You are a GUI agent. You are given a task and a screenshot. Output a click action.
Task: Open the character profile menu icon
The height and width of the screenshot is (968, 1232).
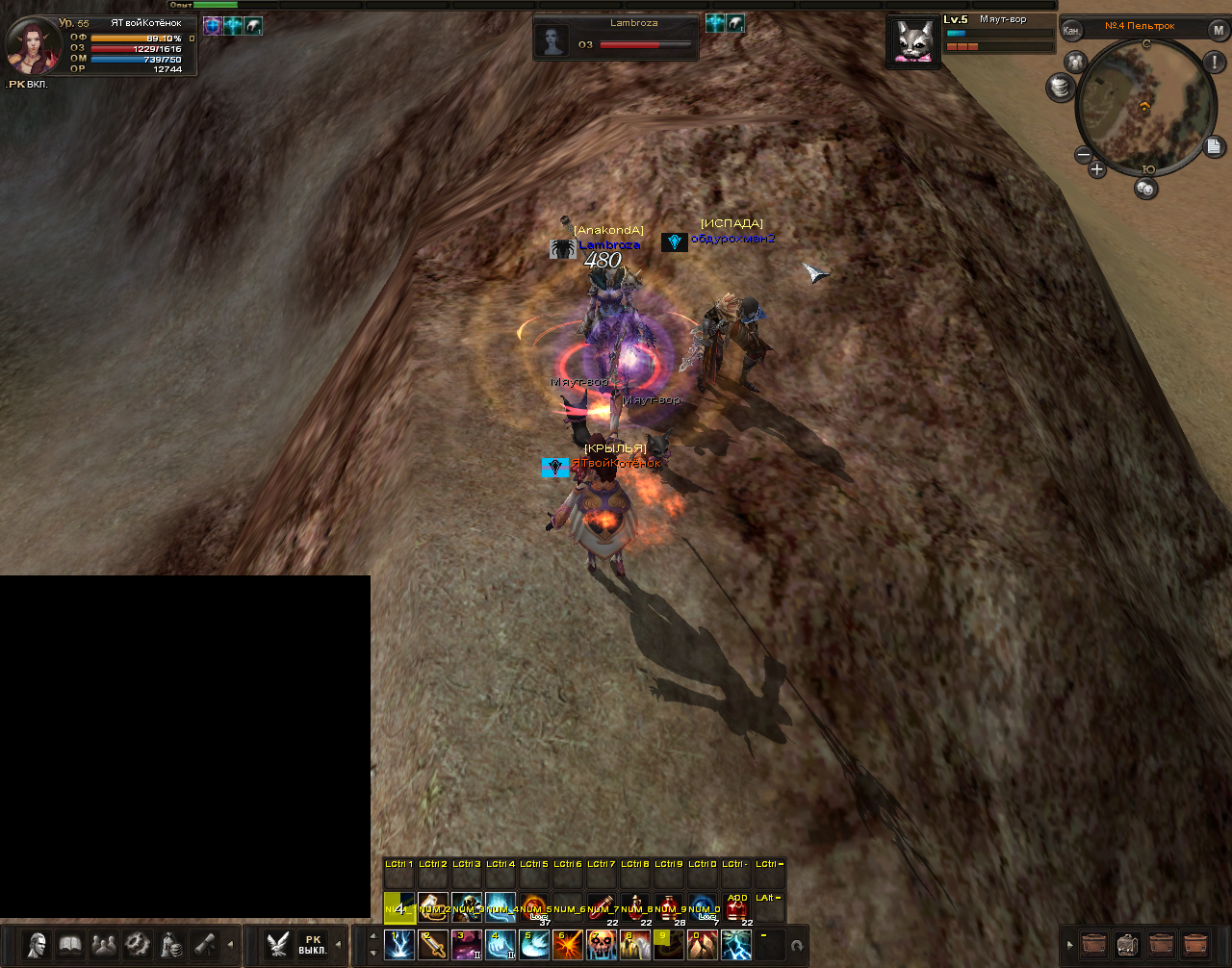[x=36, y=944]
